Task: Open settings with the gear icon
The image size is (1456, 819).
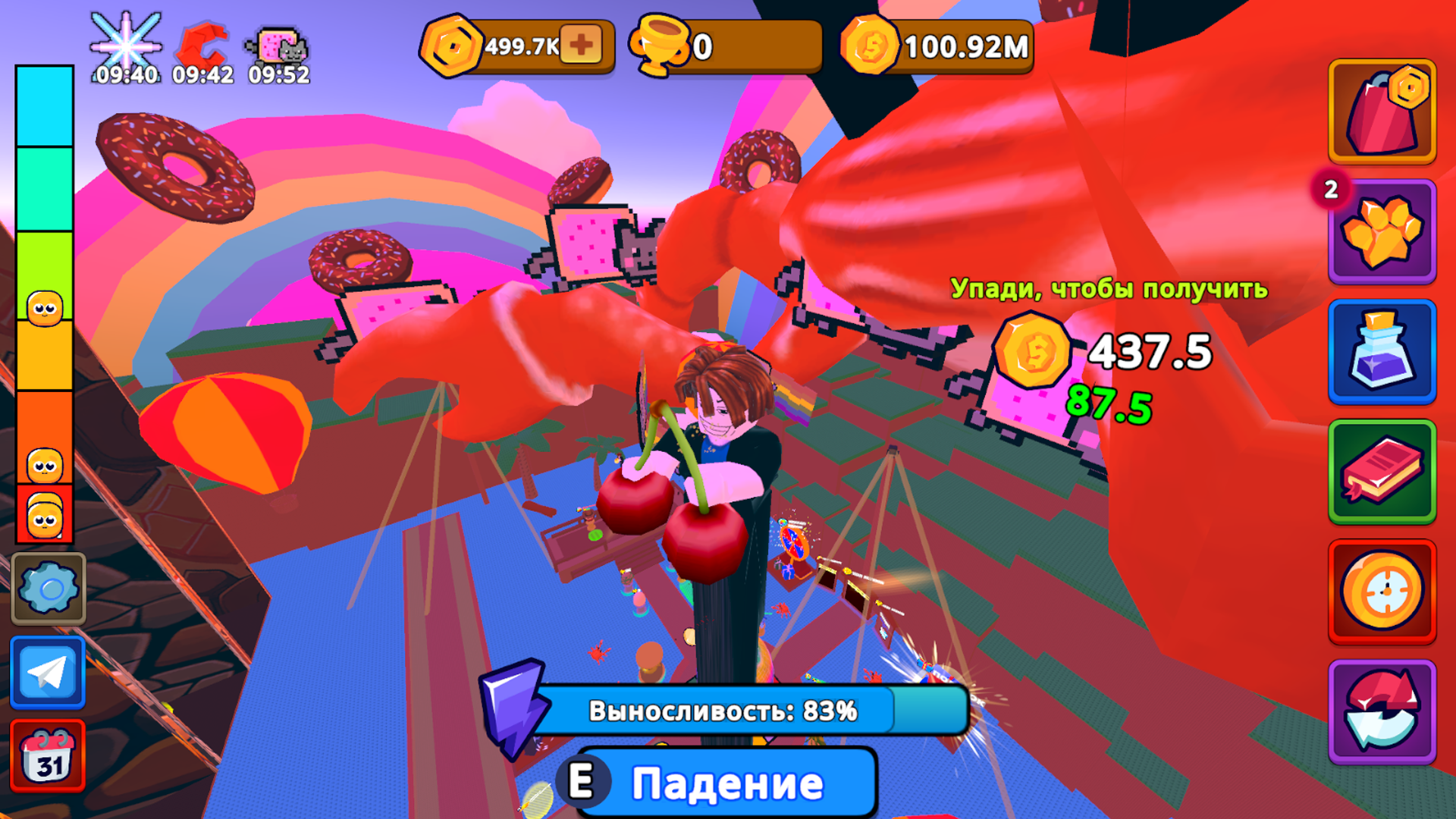Action: (48, 588)
